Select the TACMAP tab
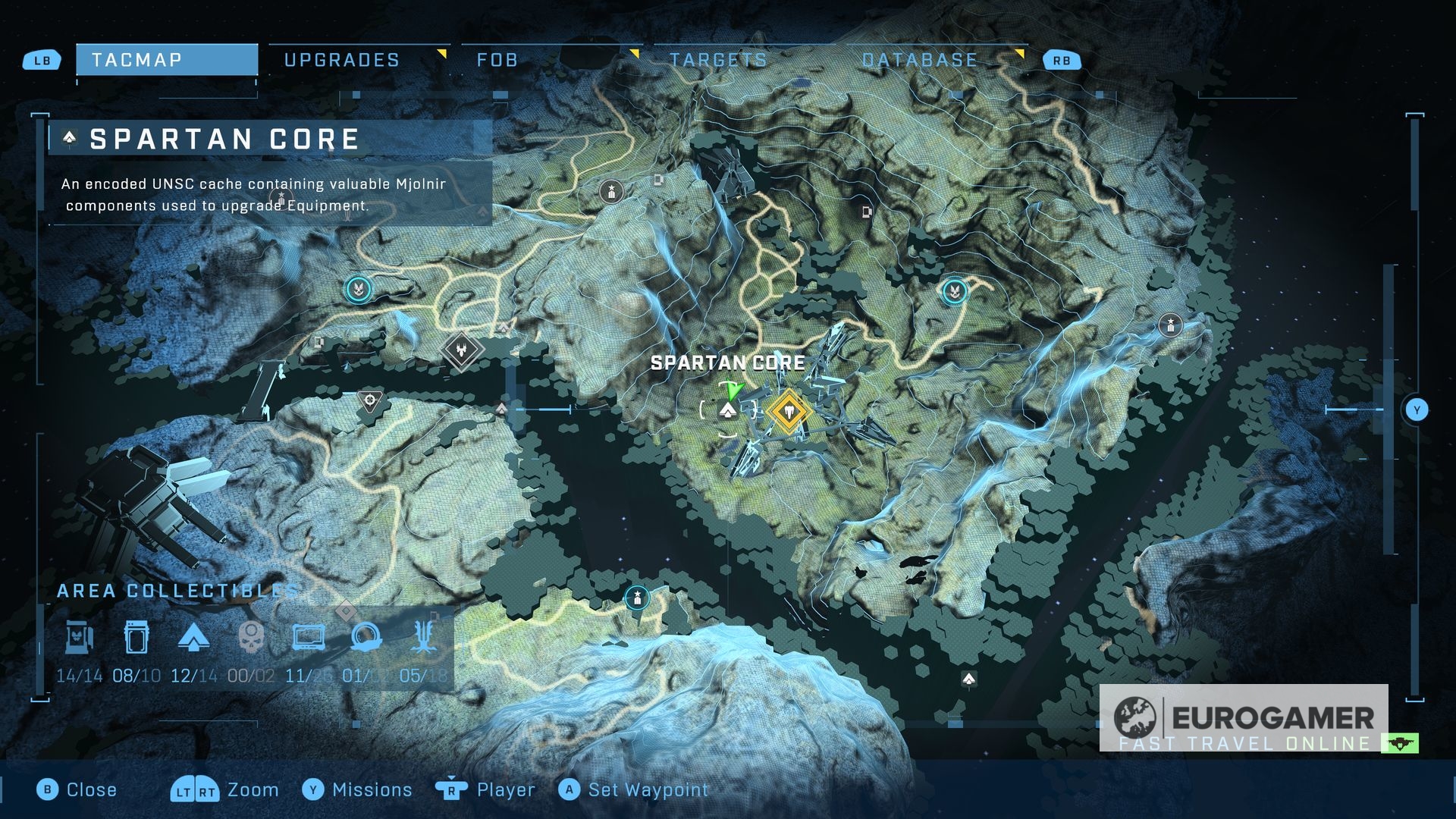 click(167, 60)
